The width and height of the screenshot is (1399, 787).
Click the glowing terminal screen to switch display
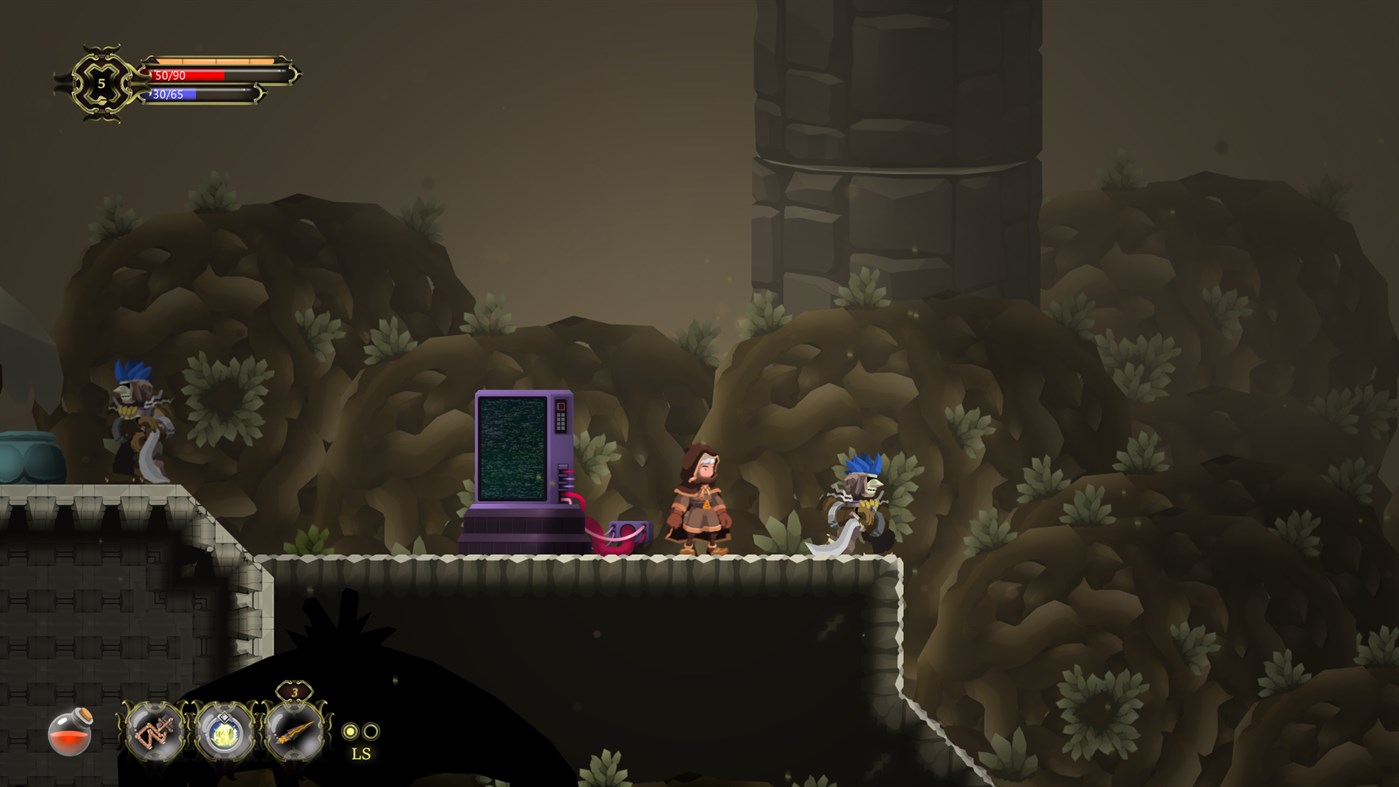click(x=514, y=445)
